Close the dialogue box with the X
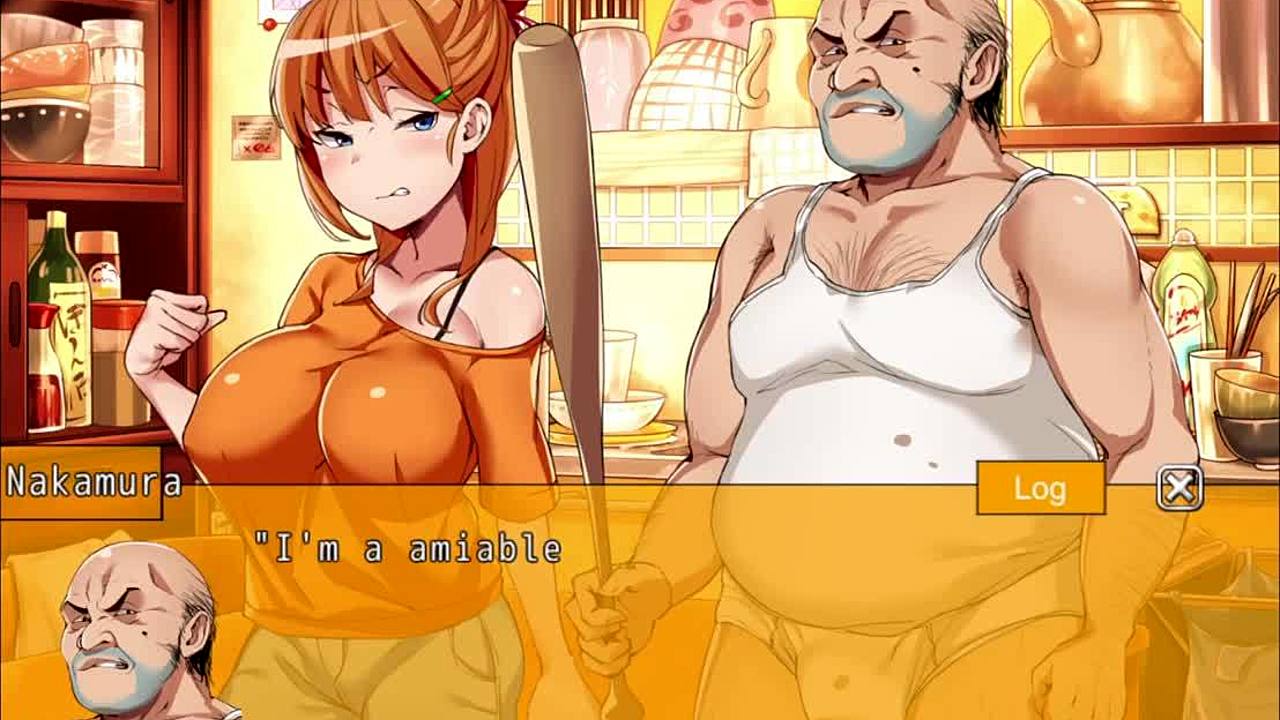Image resolution: width=1280 pixels, height=720 pixels. point(1179,488)
